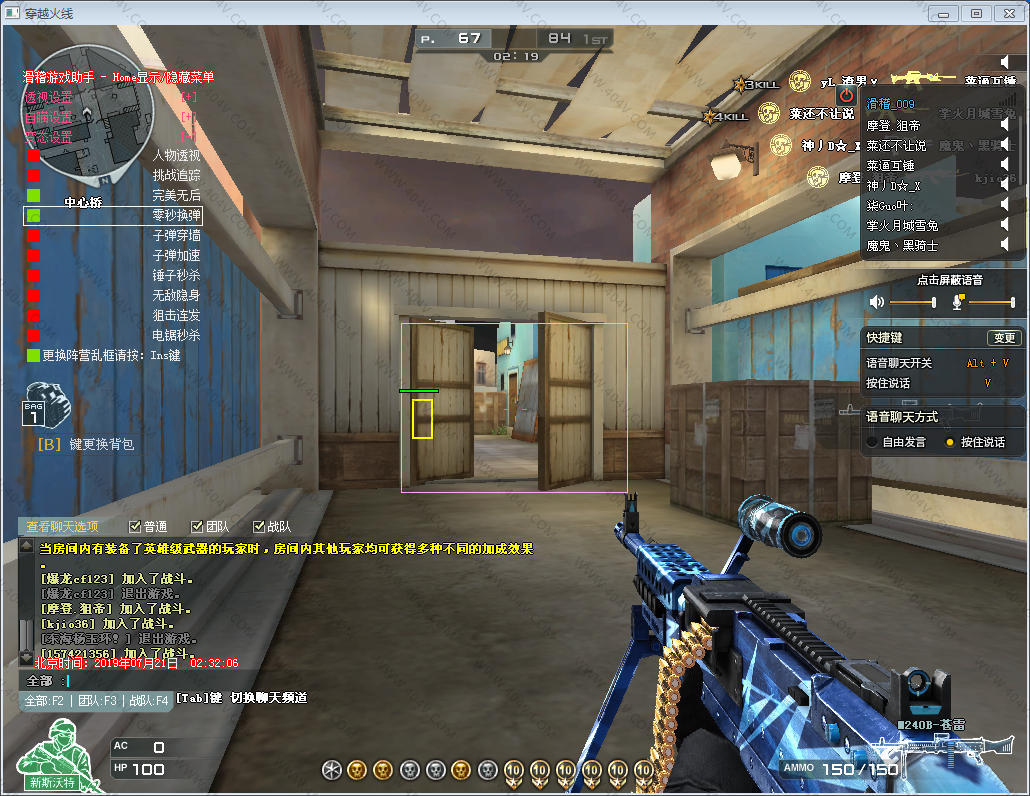The width and height of the screenshot is (1030, 796).
Task: Adjust the microphone volume slider
Action: pyautogui.click(x=990, y=302)
